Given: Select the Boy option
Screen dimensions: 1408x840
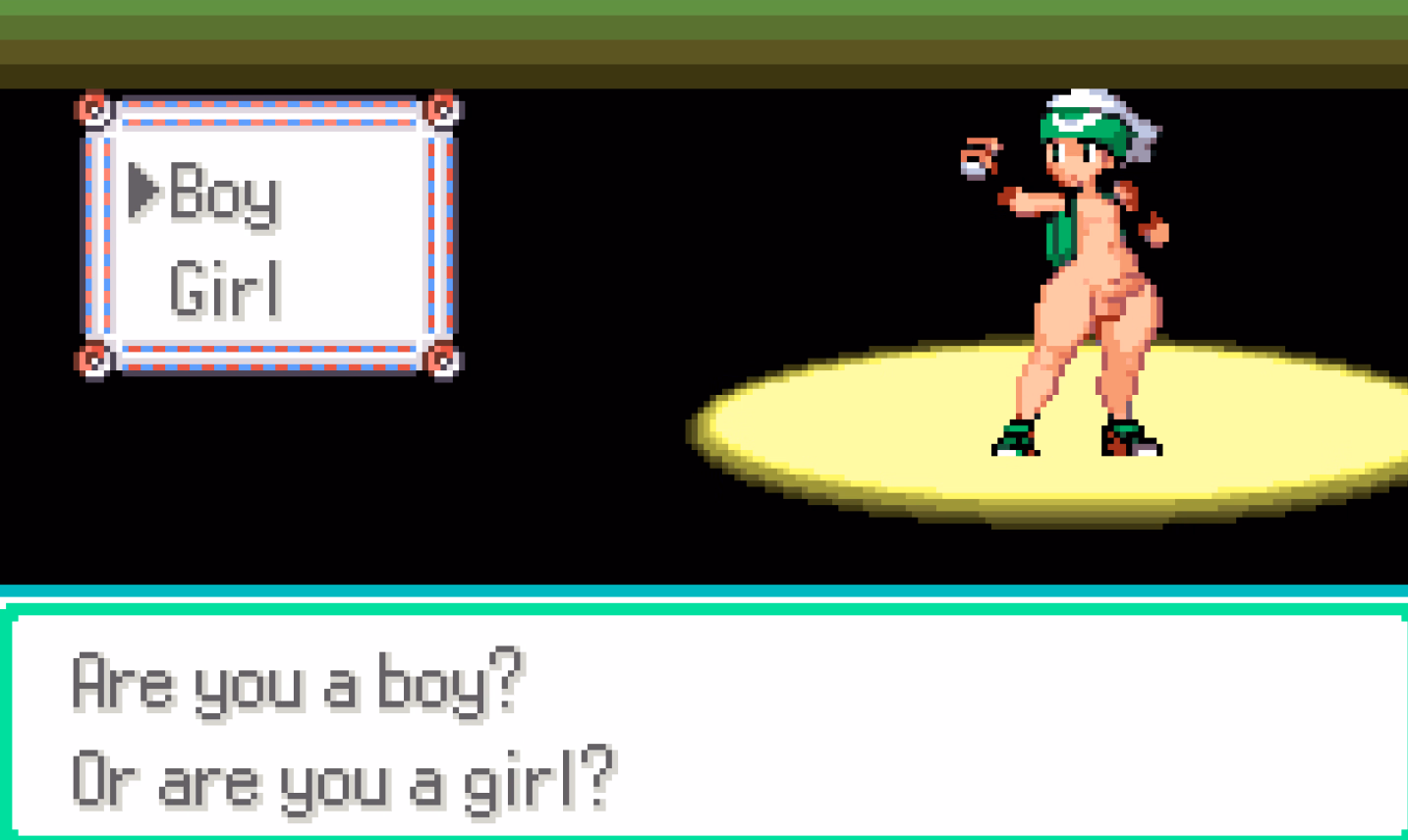Looking at the screenshot, I should [x=222, y=195].
